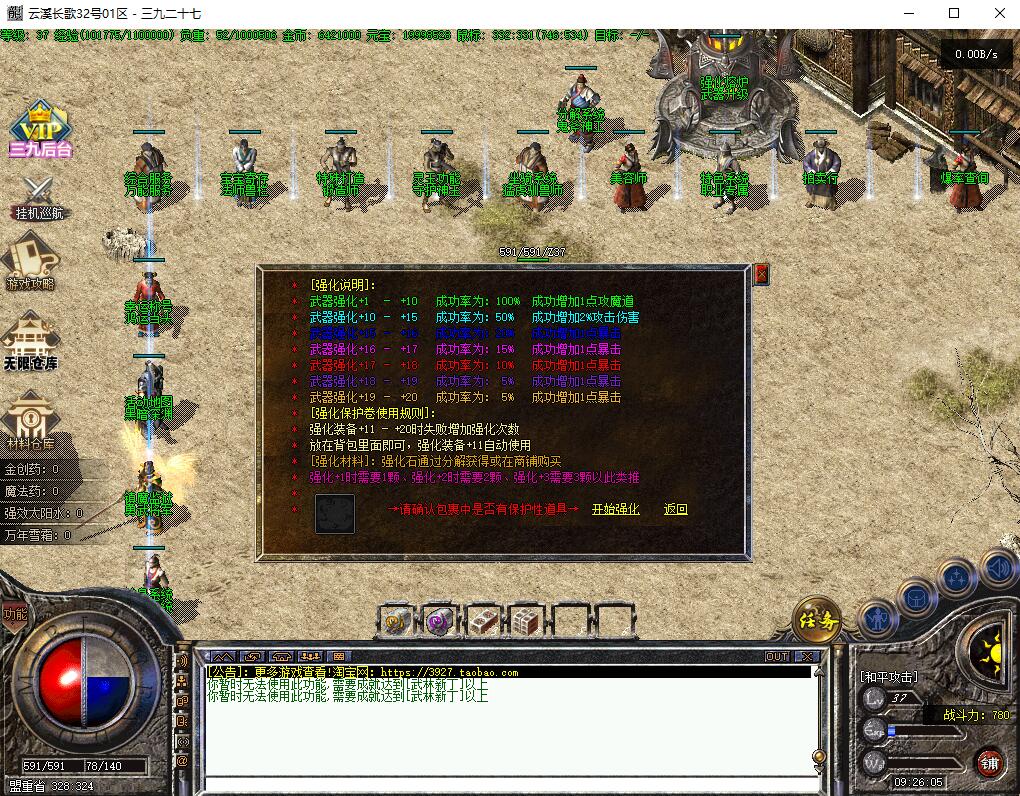Toggle the chat OUT button
1020x796 pixels.
[777, 657]
